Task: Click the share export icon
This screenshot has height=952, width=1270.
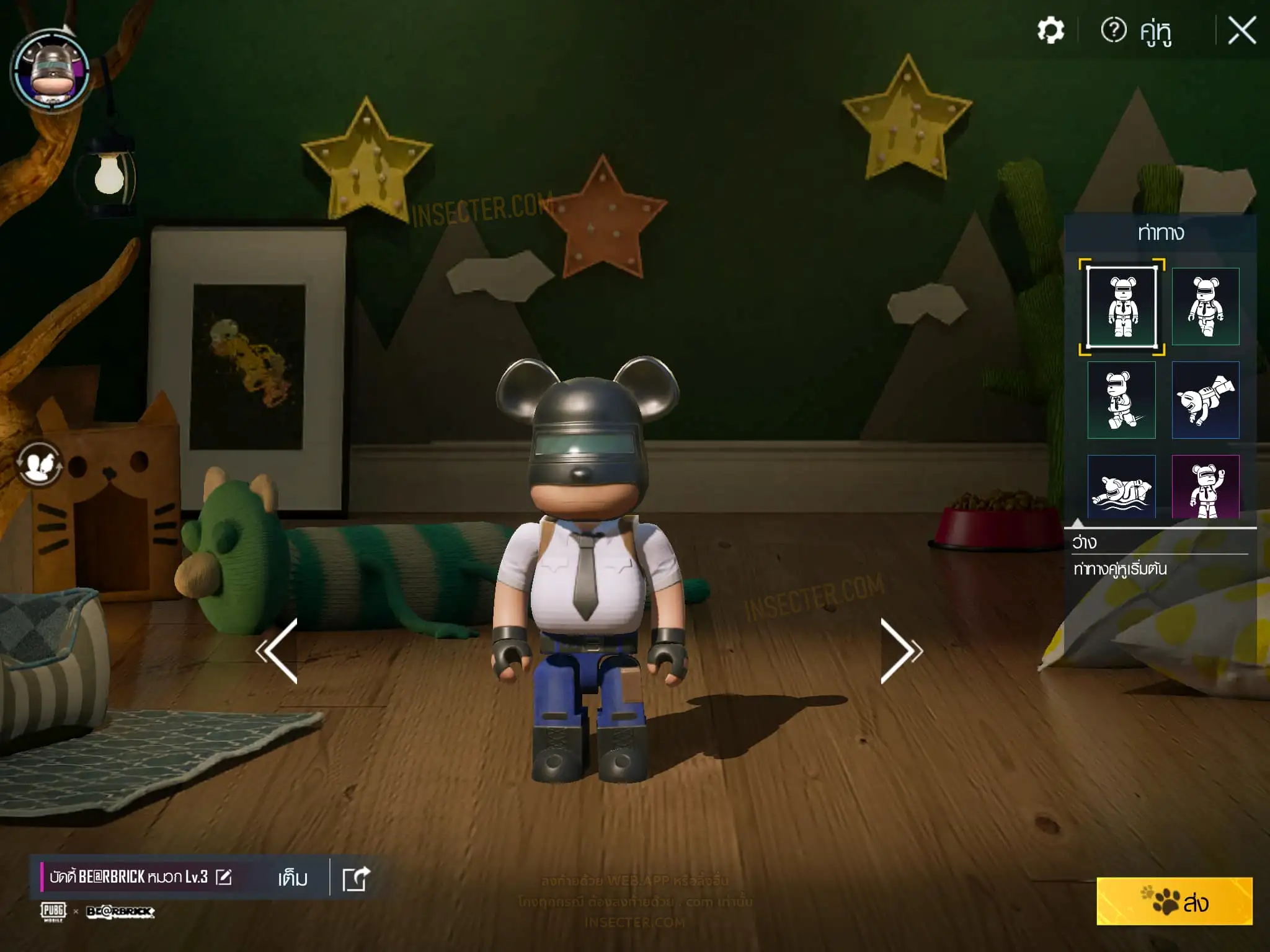Action: click(356, 878)
